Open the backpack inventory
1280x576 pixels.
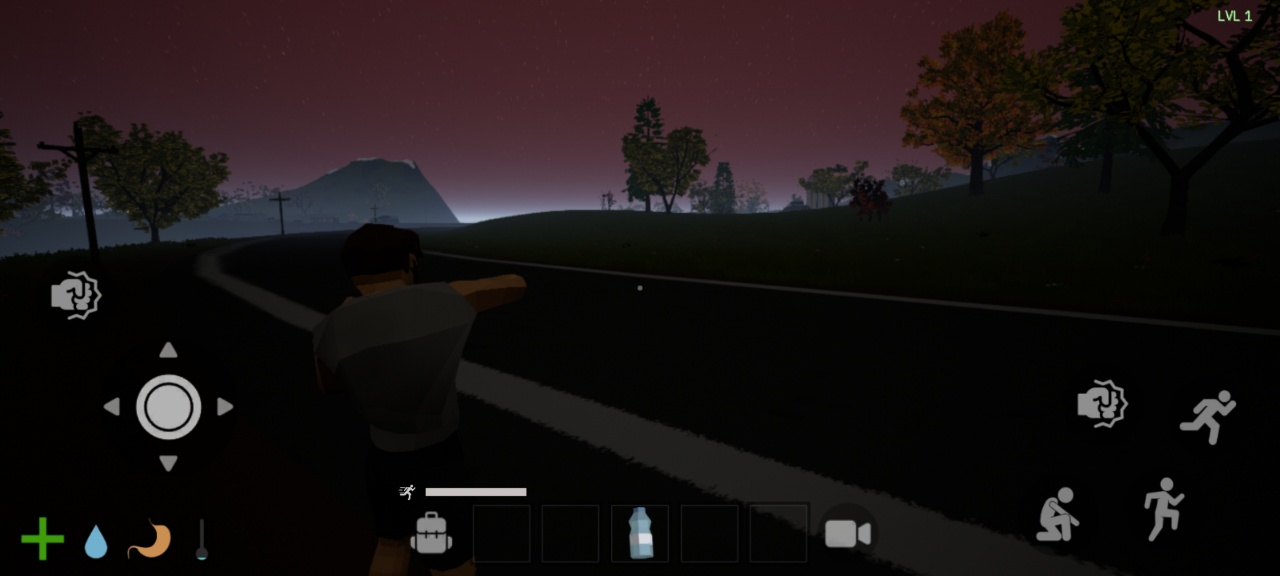(432, 533)
